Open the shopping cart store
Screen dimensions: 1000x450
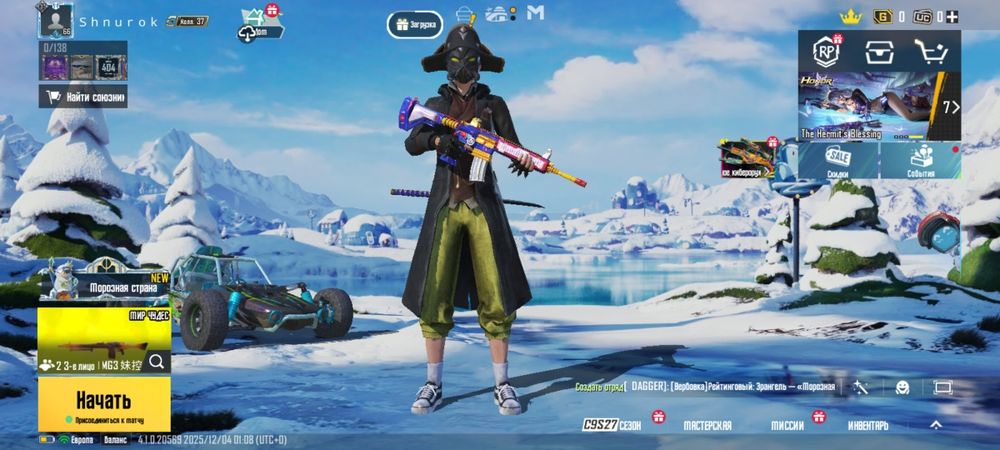pos(932,52)
